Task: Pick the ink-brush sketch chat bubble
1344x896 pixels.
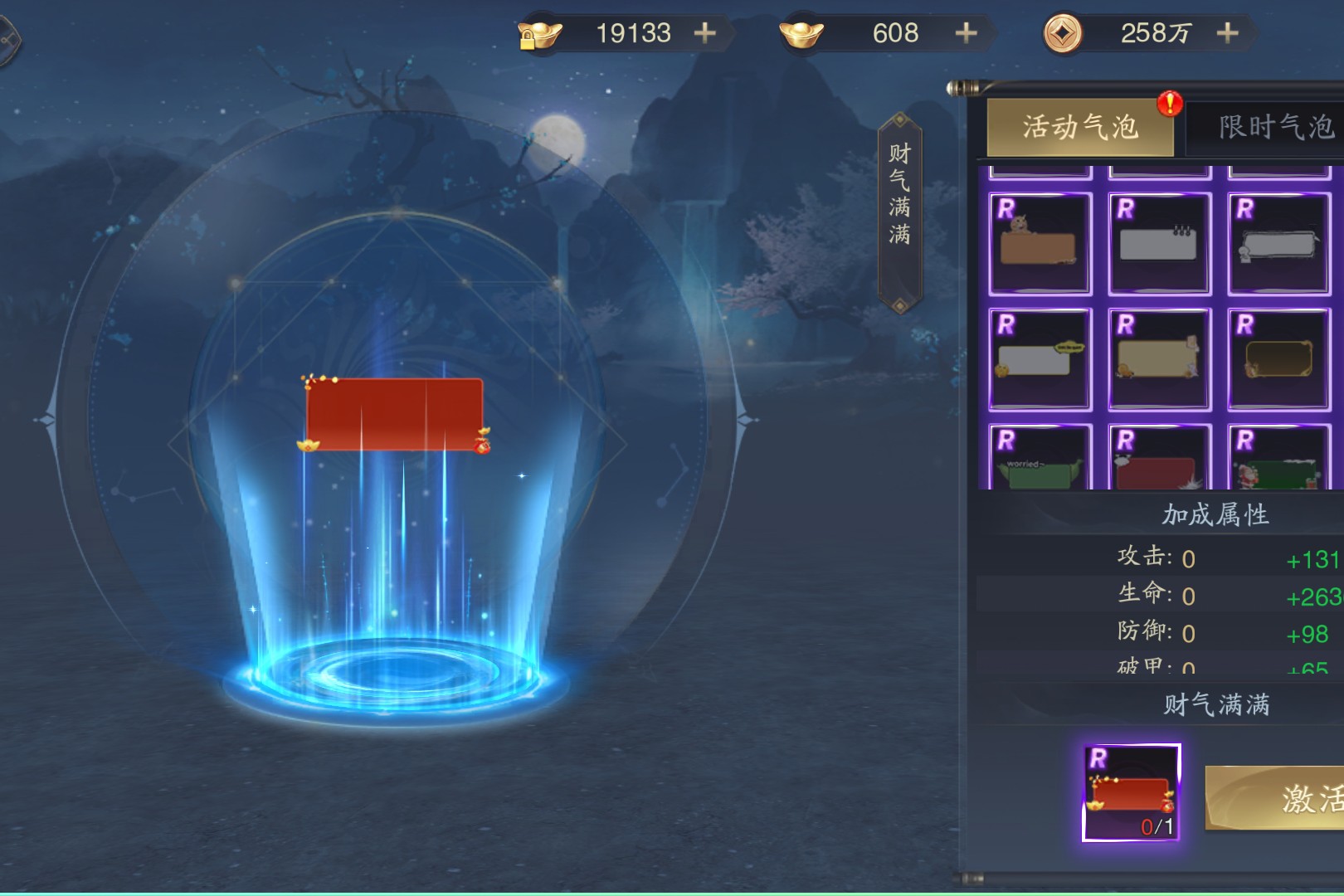Action: click(1278, 244)
